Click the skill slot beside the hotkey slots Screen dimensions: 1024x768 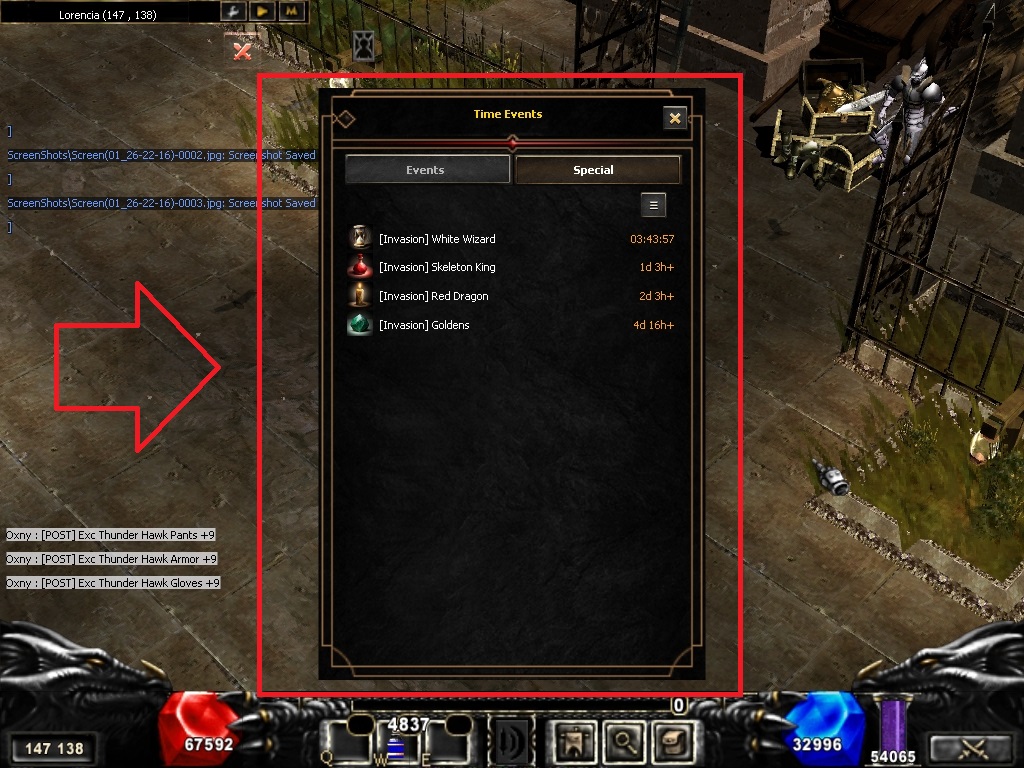[x=510, y=741]
